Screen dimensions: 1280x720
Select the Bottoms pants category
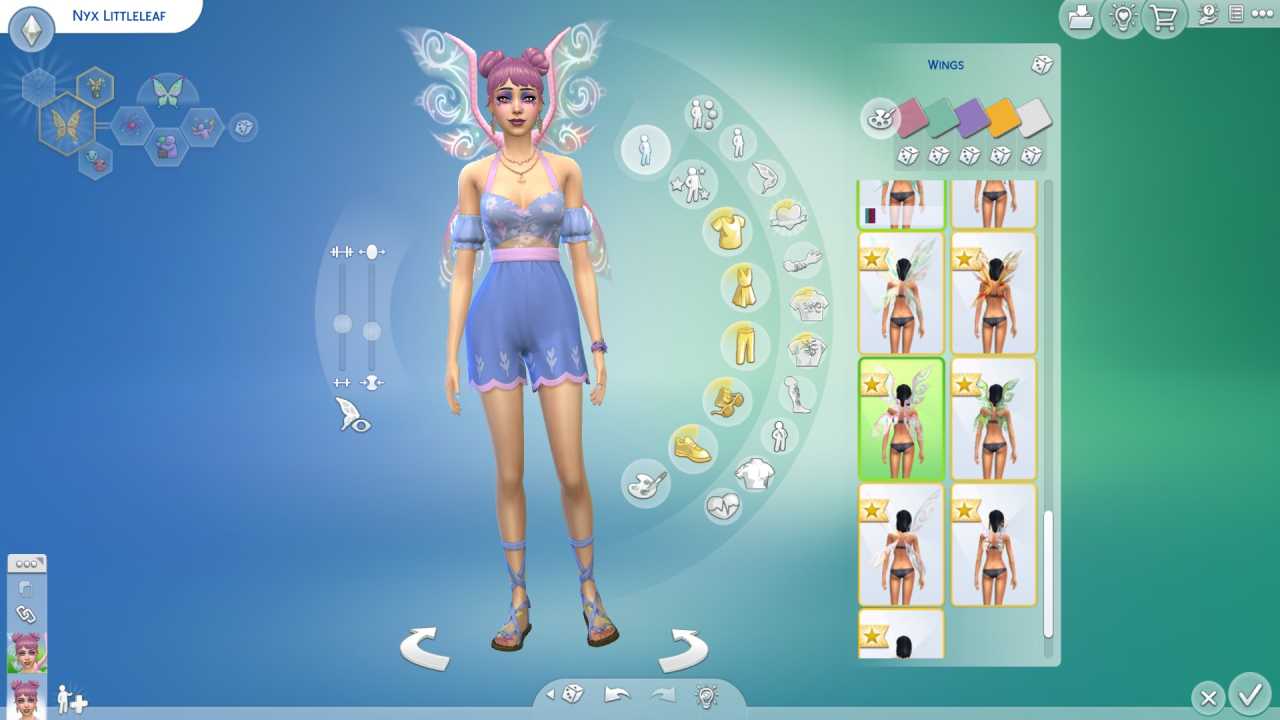click(746, 345)
